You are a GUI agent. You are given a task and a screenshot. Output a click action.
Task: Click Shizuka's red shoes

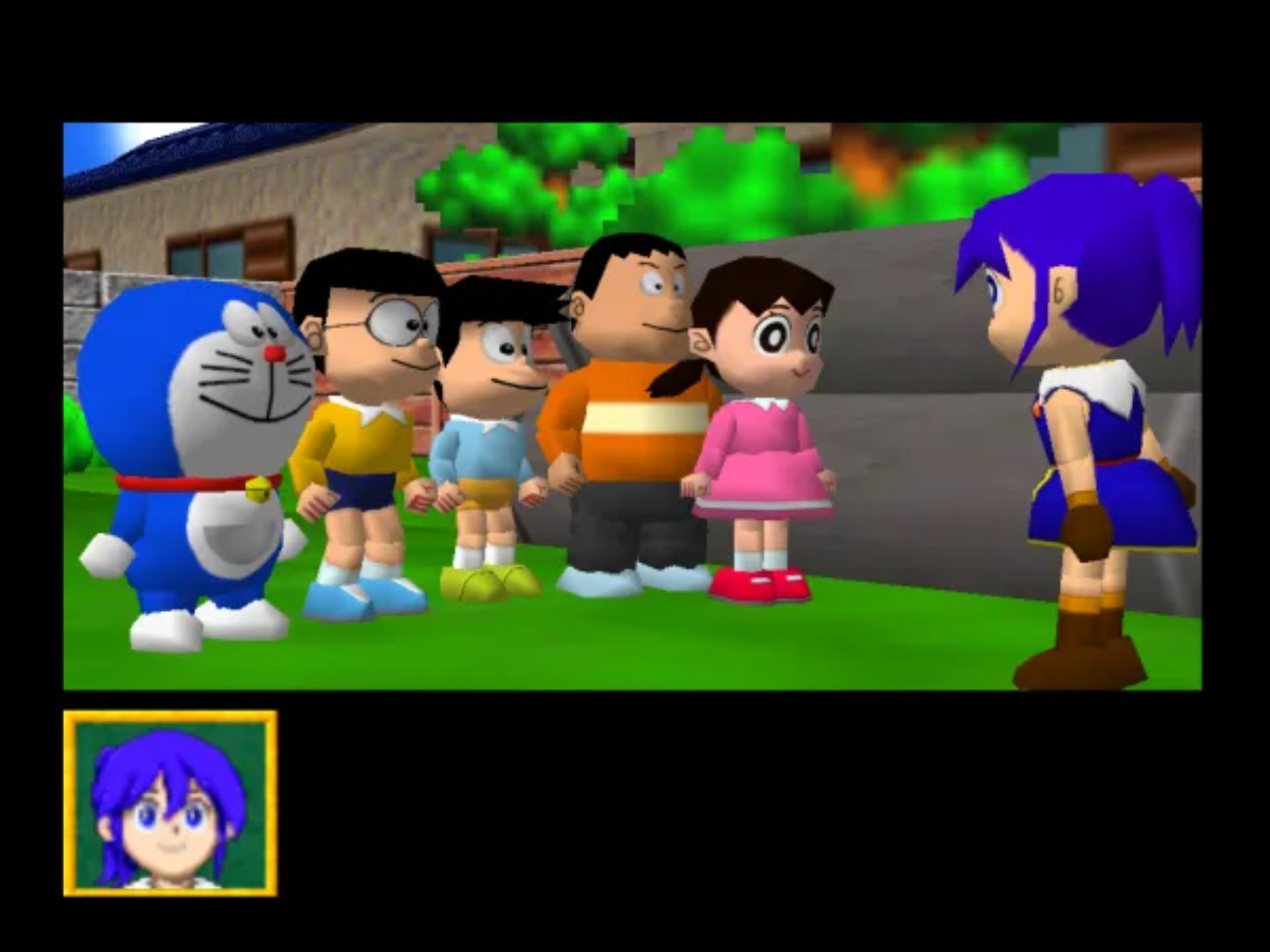click(761, 586)
